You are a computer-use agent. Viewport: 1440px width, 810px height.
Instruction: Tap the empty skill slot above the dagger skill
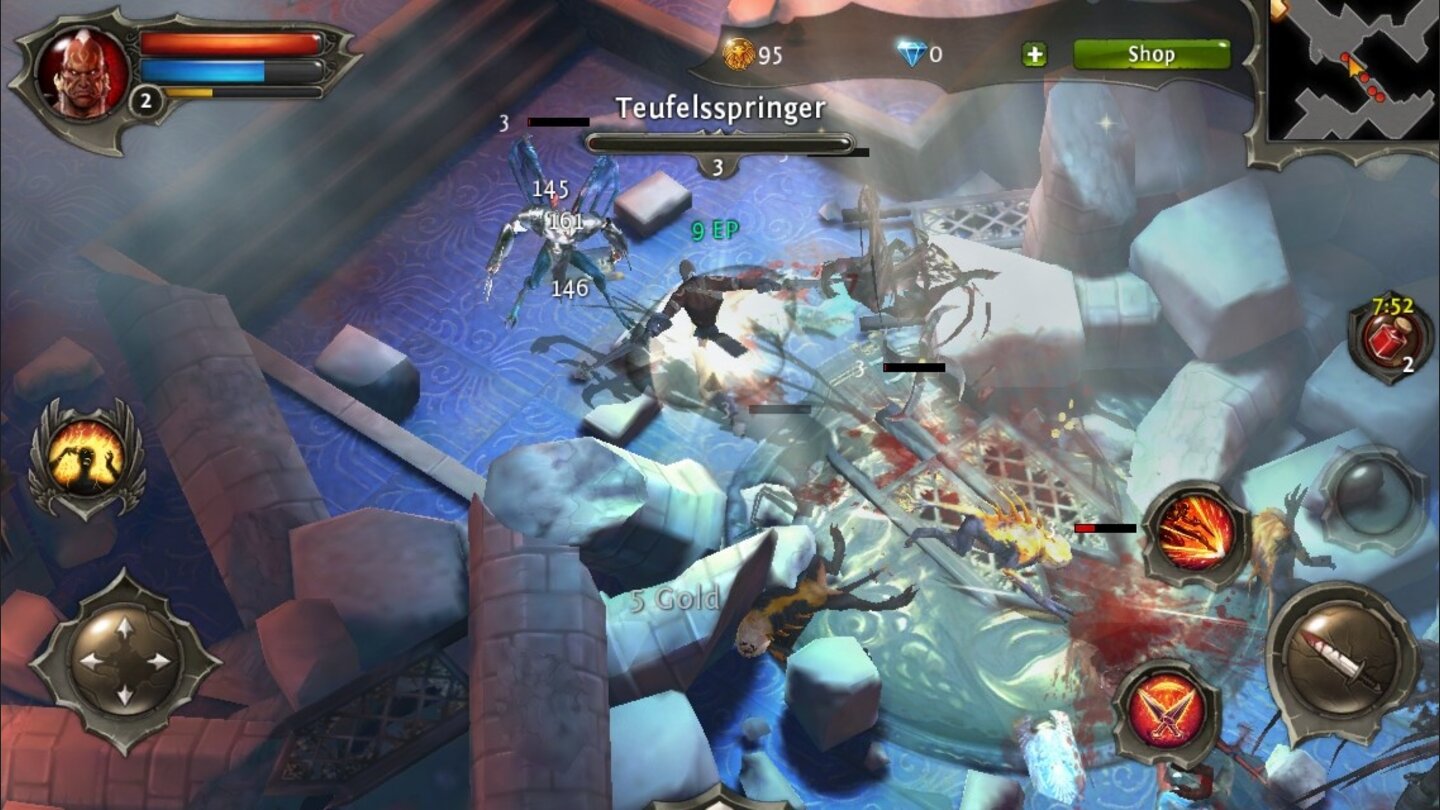click(x=1369, y=496)
